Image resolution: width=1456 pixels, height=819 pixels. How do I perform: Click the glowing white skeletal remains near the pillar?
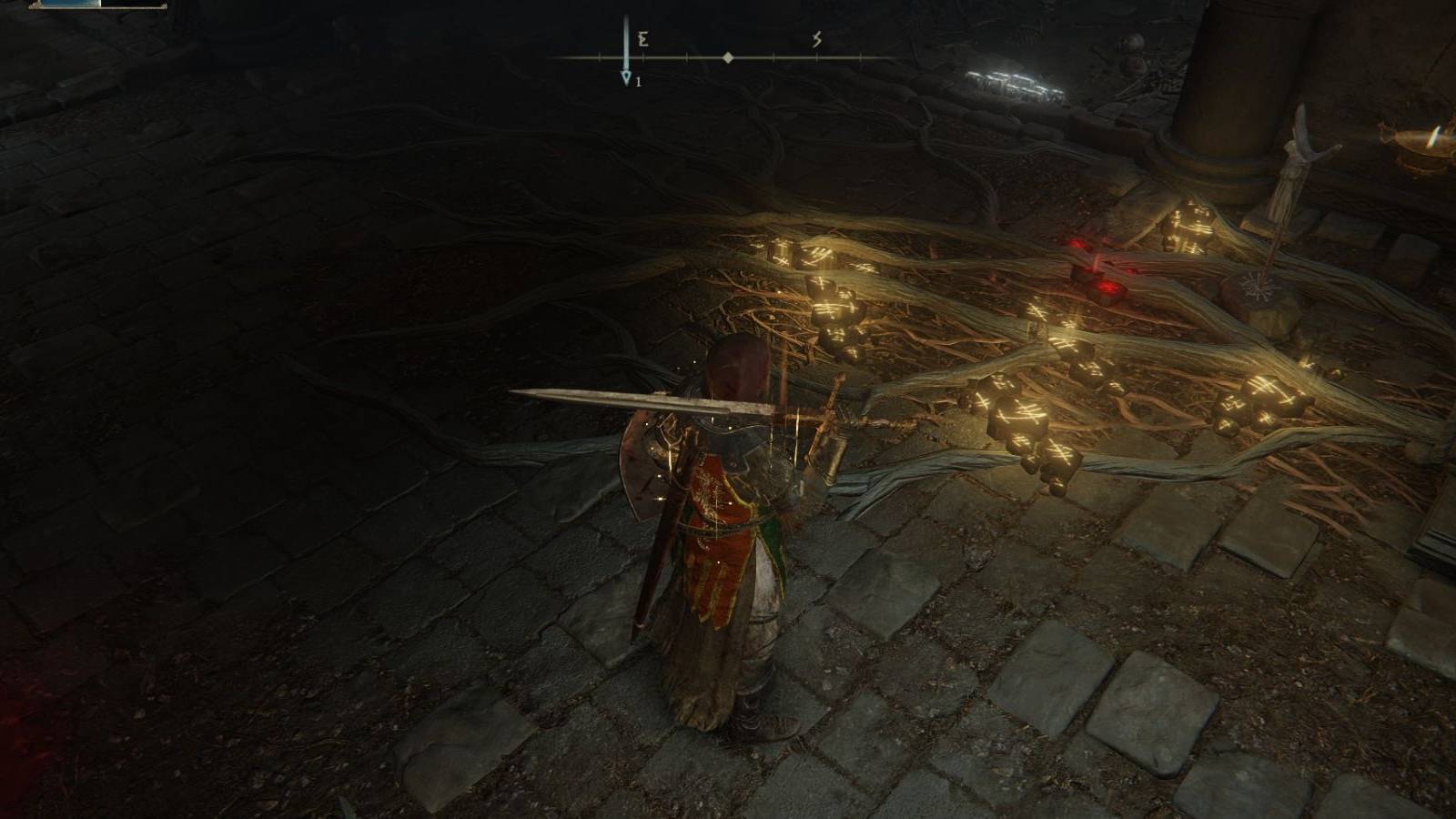pos(1013,83)
